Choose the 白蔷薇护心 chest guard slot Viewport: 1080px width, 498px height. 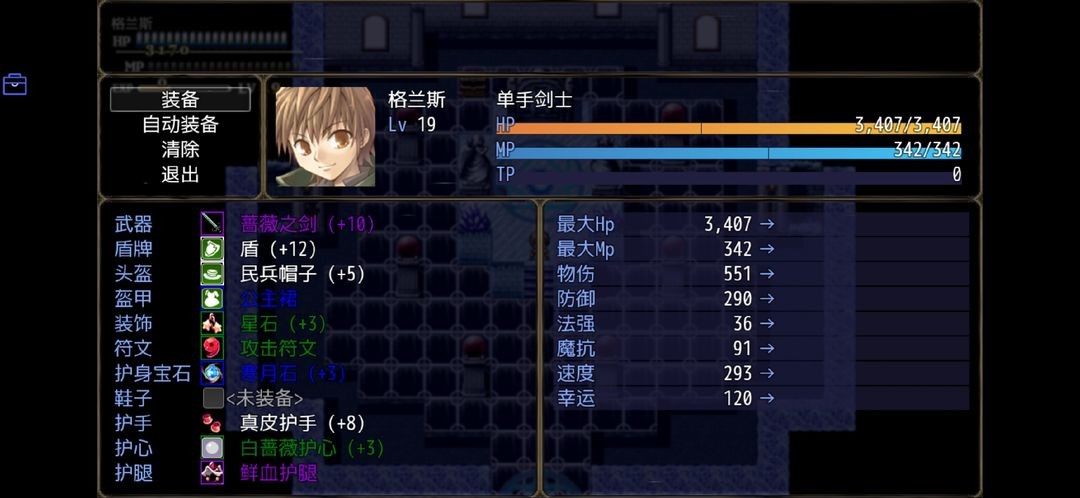pyautogui.click(x=312, y=449)
